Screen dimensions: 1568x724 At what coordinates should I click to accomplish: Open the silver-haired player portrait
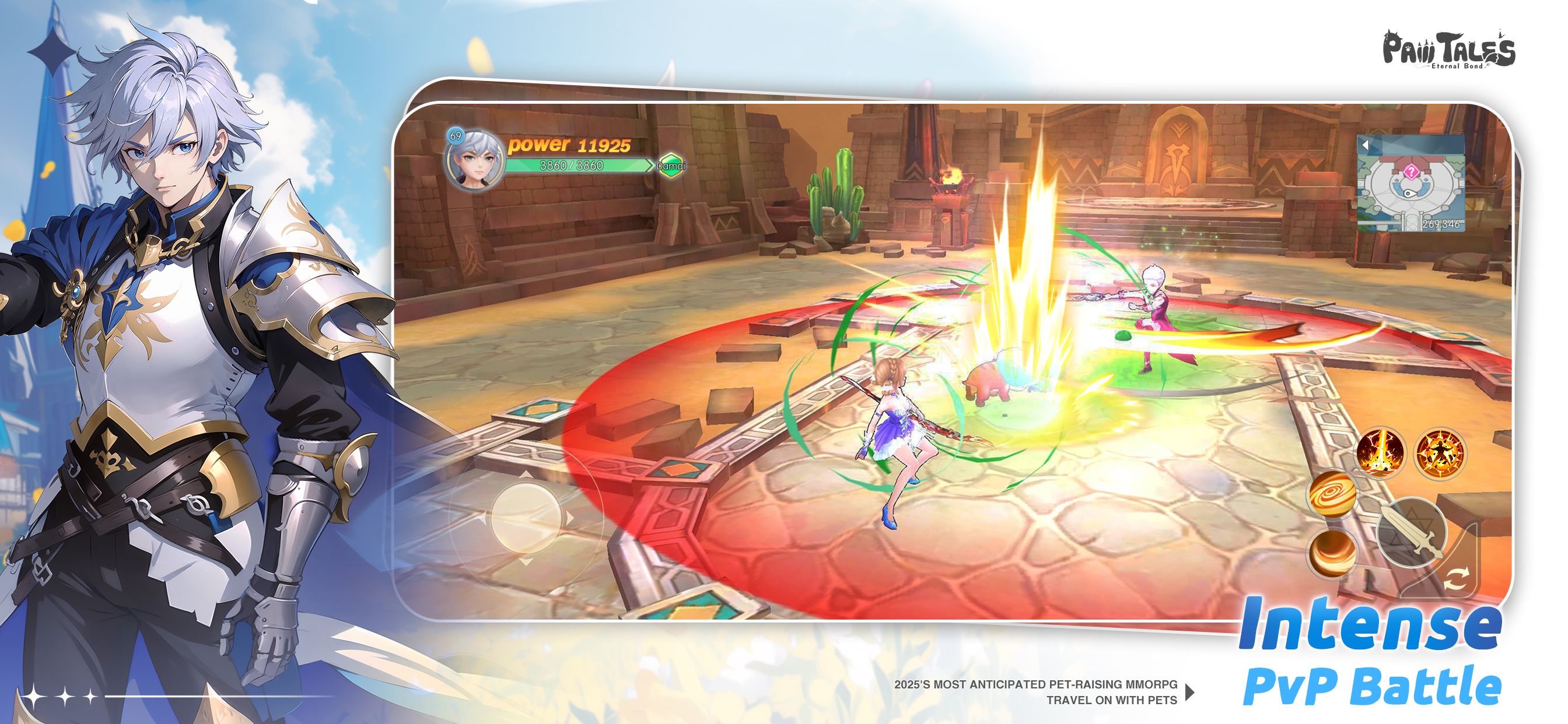click(474, 160)
